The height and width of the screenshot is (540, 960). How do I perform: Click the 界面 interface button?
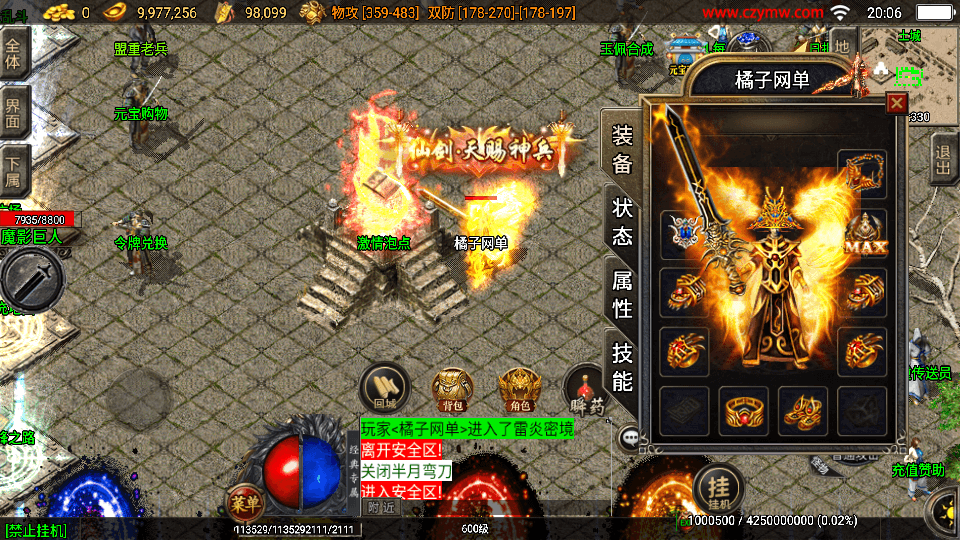coord(14,112)
